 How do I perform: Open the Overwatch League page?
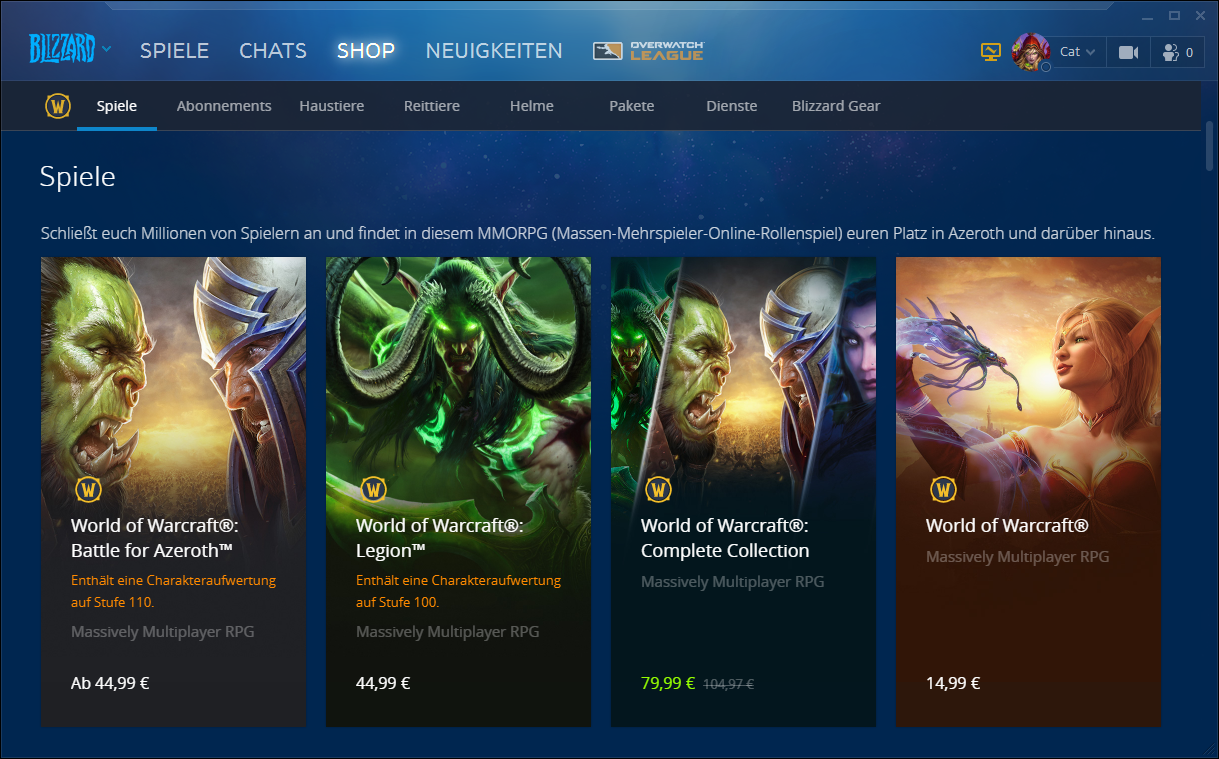tap(649, 51)
